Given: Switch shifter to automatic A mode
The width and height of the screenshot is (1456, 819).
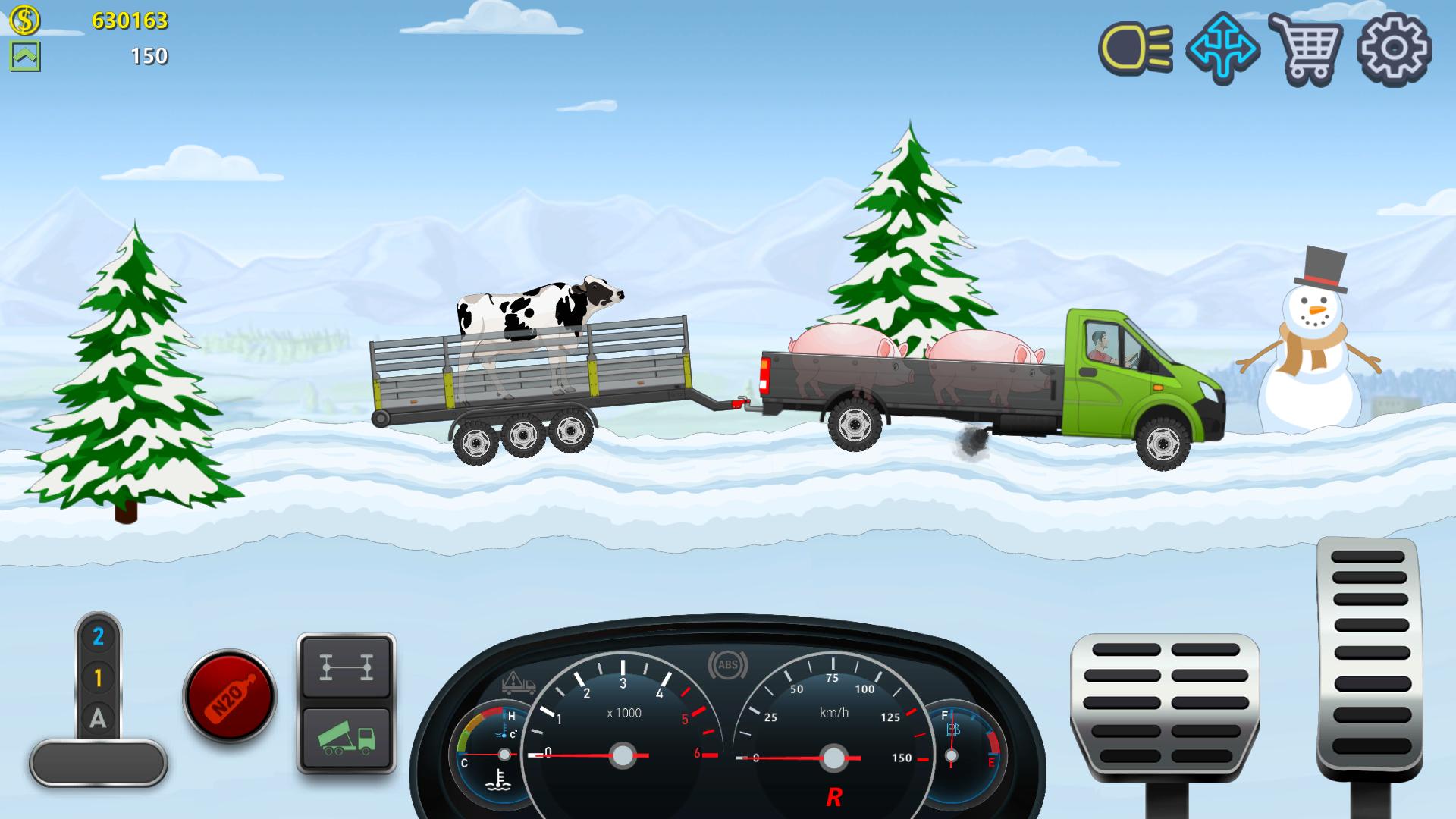Looking at the screenshot, I should (x=97, y=717).
